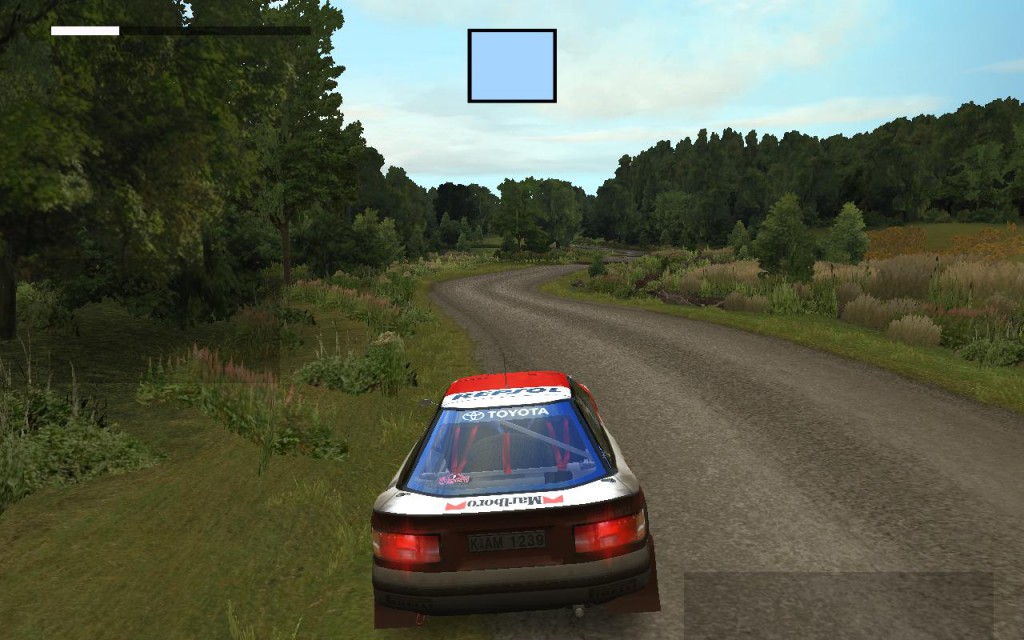Viewport: 1024px width, 640px height.
Task: Select the dark translucent panel below the car
Action: click(838, 606)
